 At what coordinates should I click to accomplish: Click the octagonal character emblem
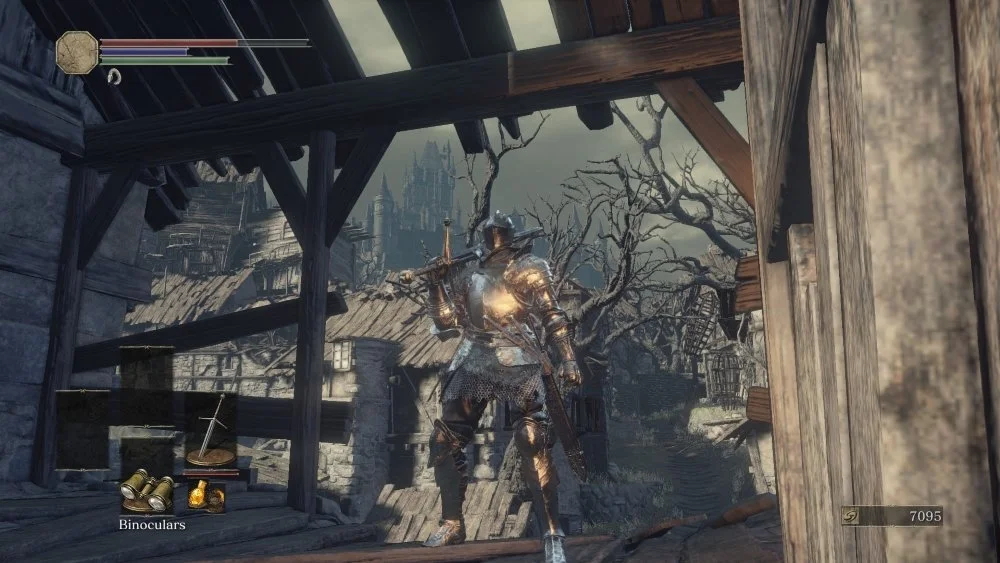(77, 50)
